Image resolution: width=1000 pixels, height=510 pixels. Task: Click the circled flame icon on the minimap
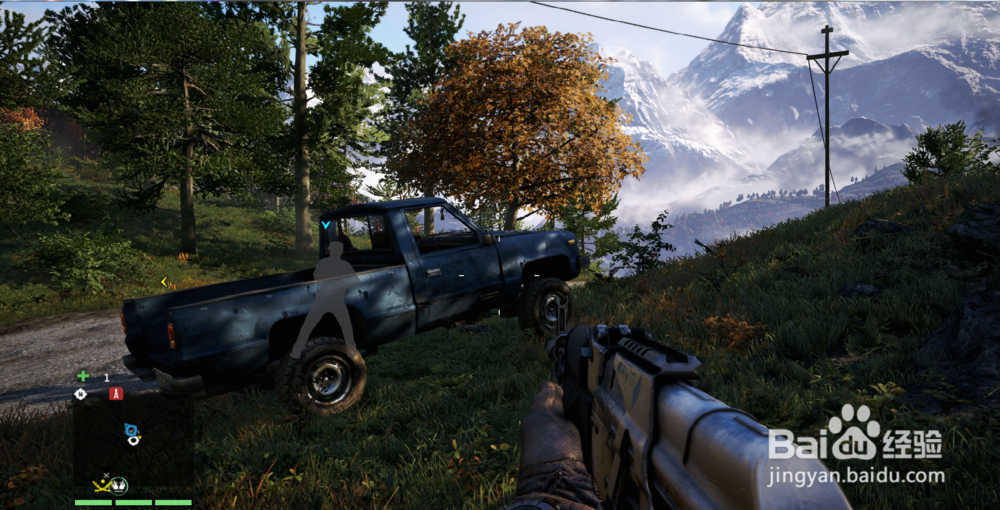tap(119, 486)
